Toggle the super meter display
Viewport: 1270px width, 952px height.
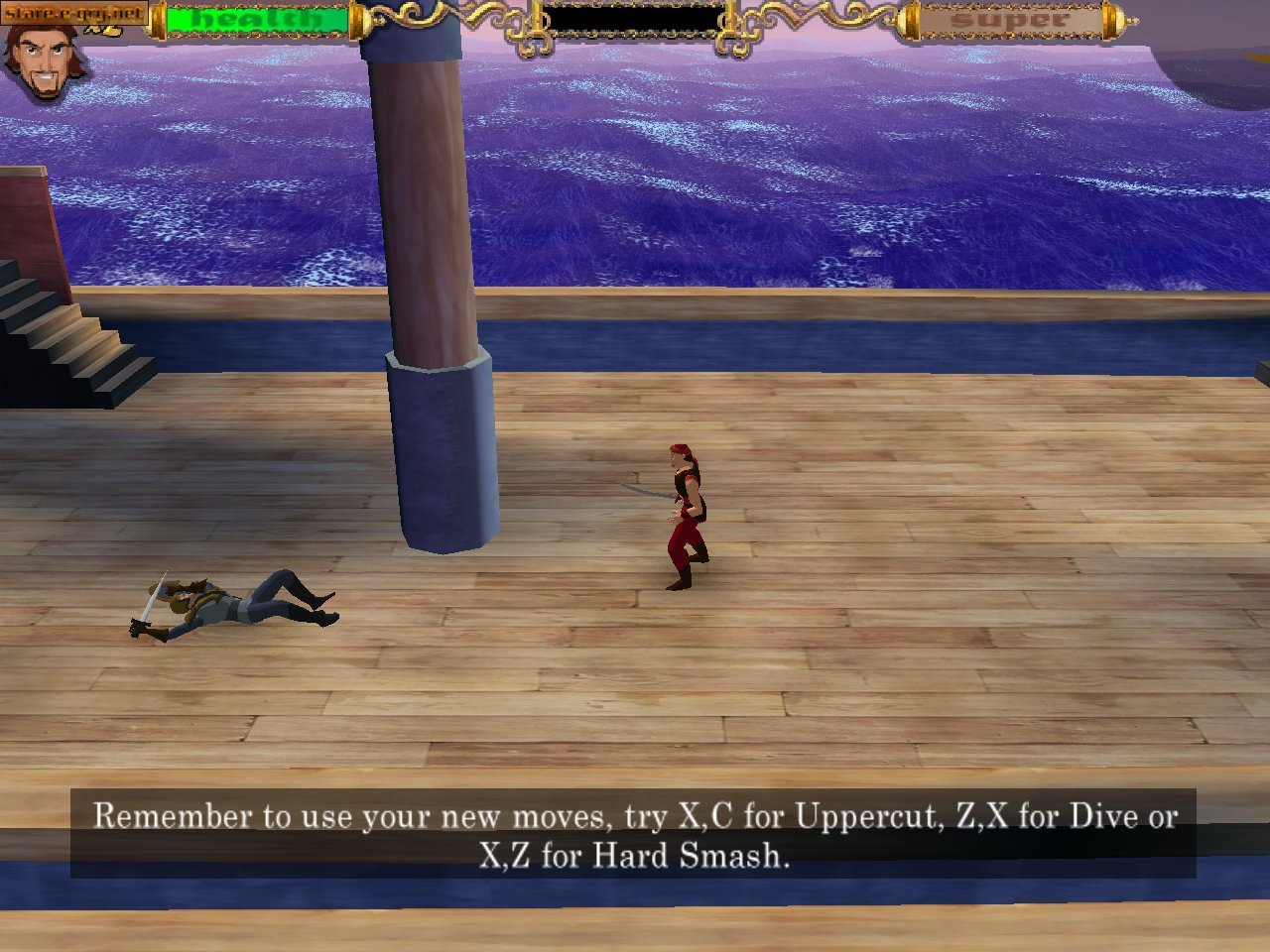tap(1012, 18)
